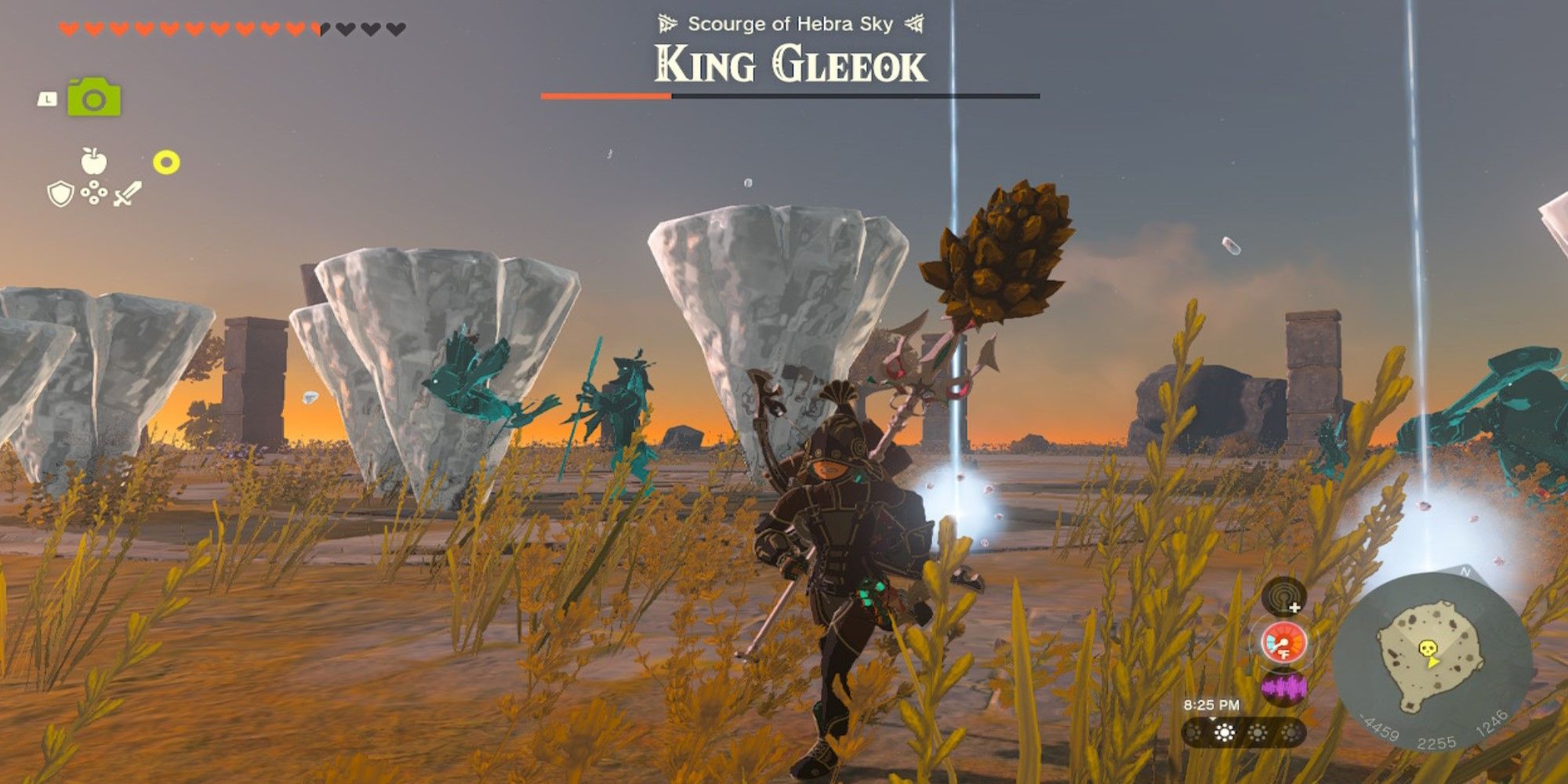
Task: Toggle the yellow energy ring indicator
Action: click(165, 161)
